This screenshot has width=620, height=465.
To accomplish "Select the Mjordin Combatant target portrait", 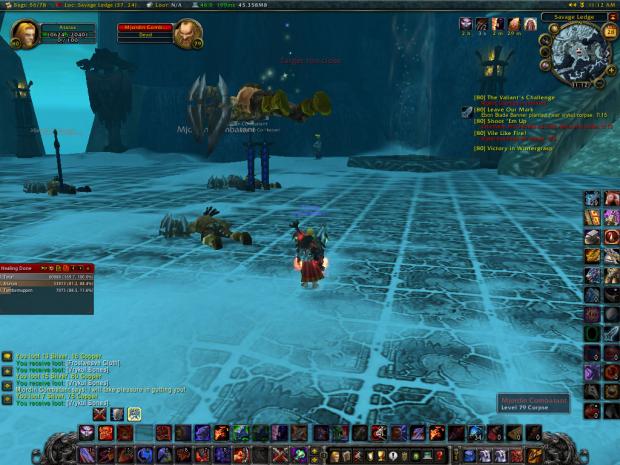I will coord(187,35).
